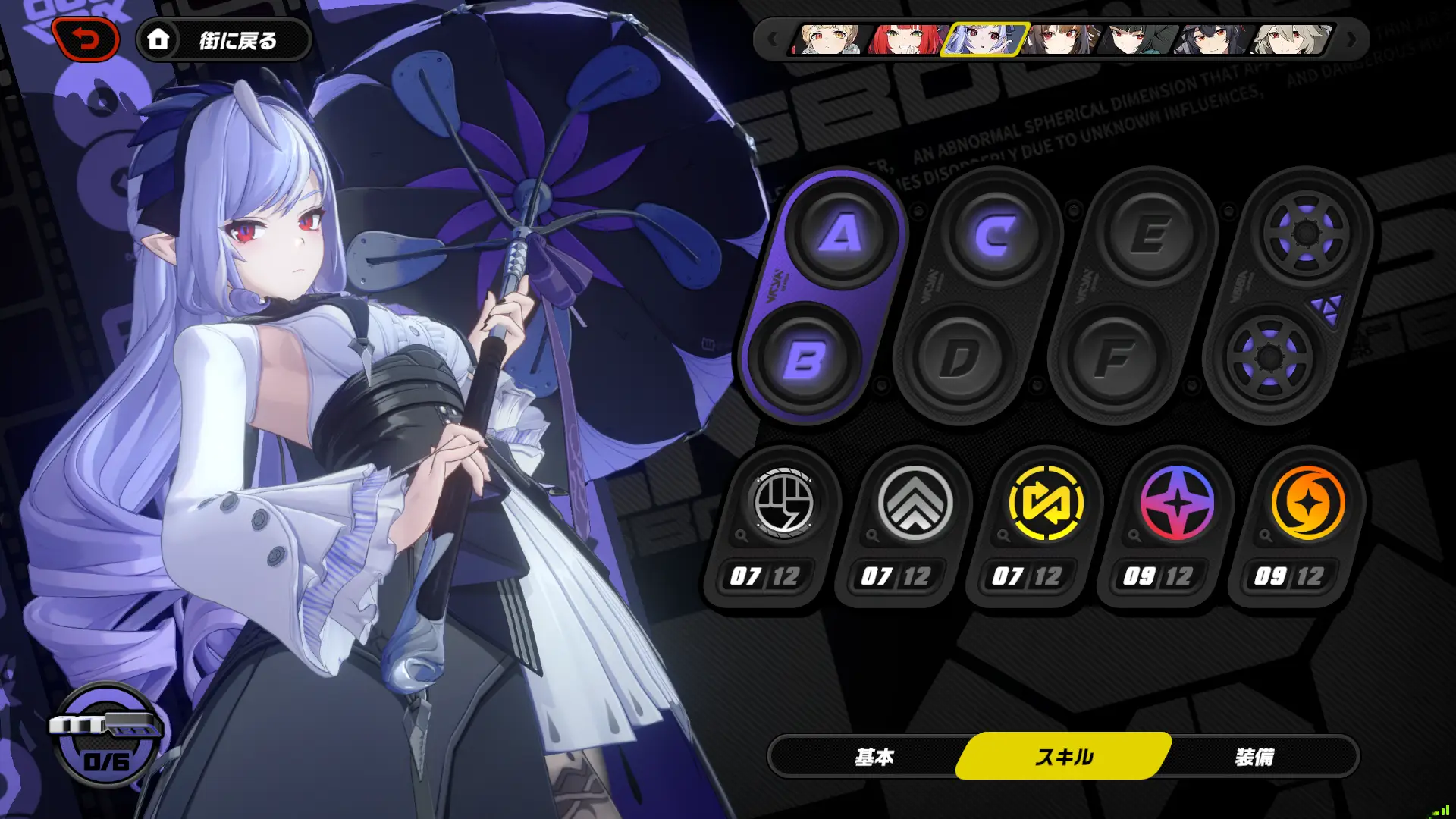
Task: Select the blonde-haired character portrait
Action: (x=829, y=39)
